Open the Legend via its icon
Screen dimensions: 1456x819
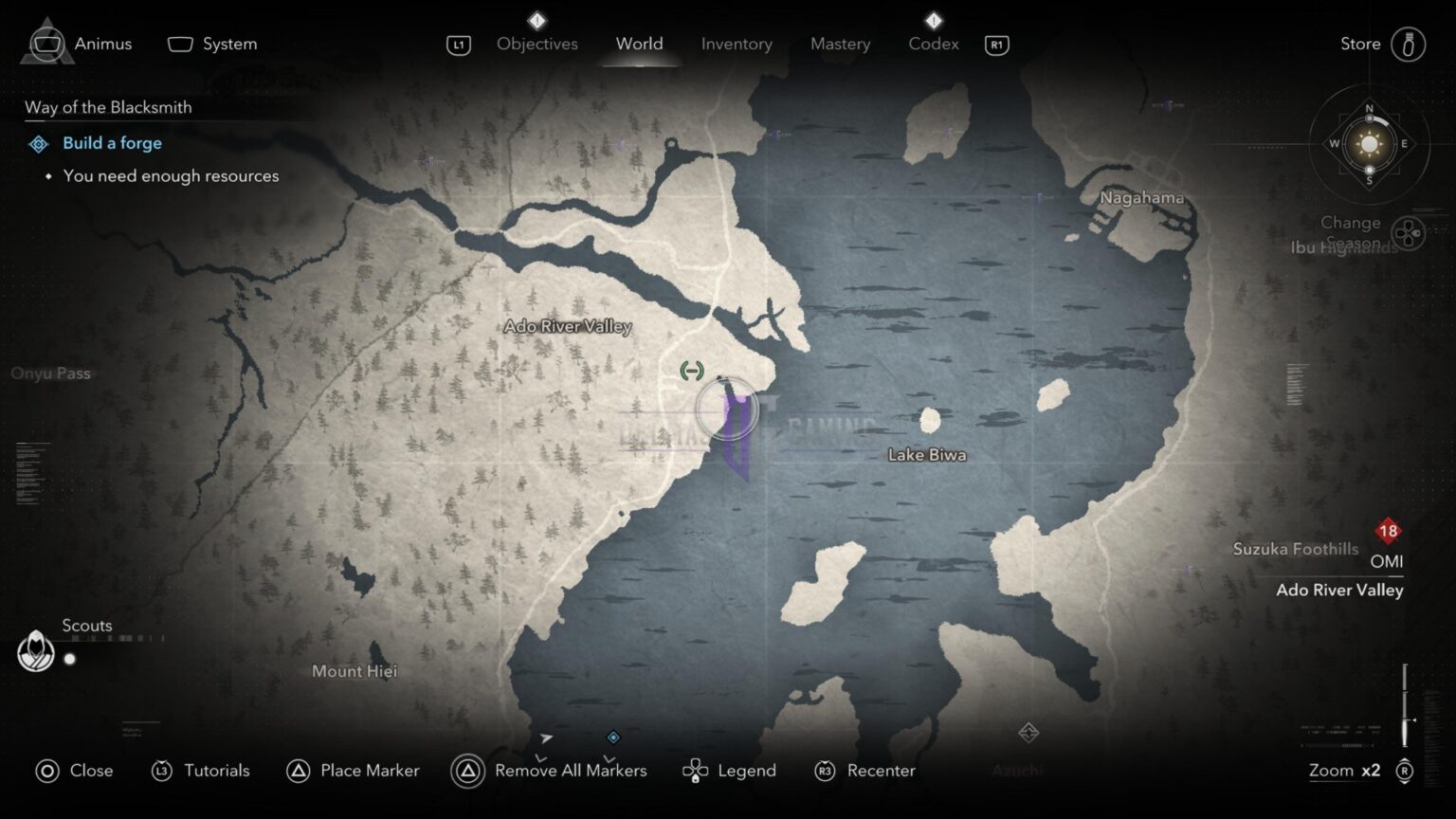click(x=697, y=771)
